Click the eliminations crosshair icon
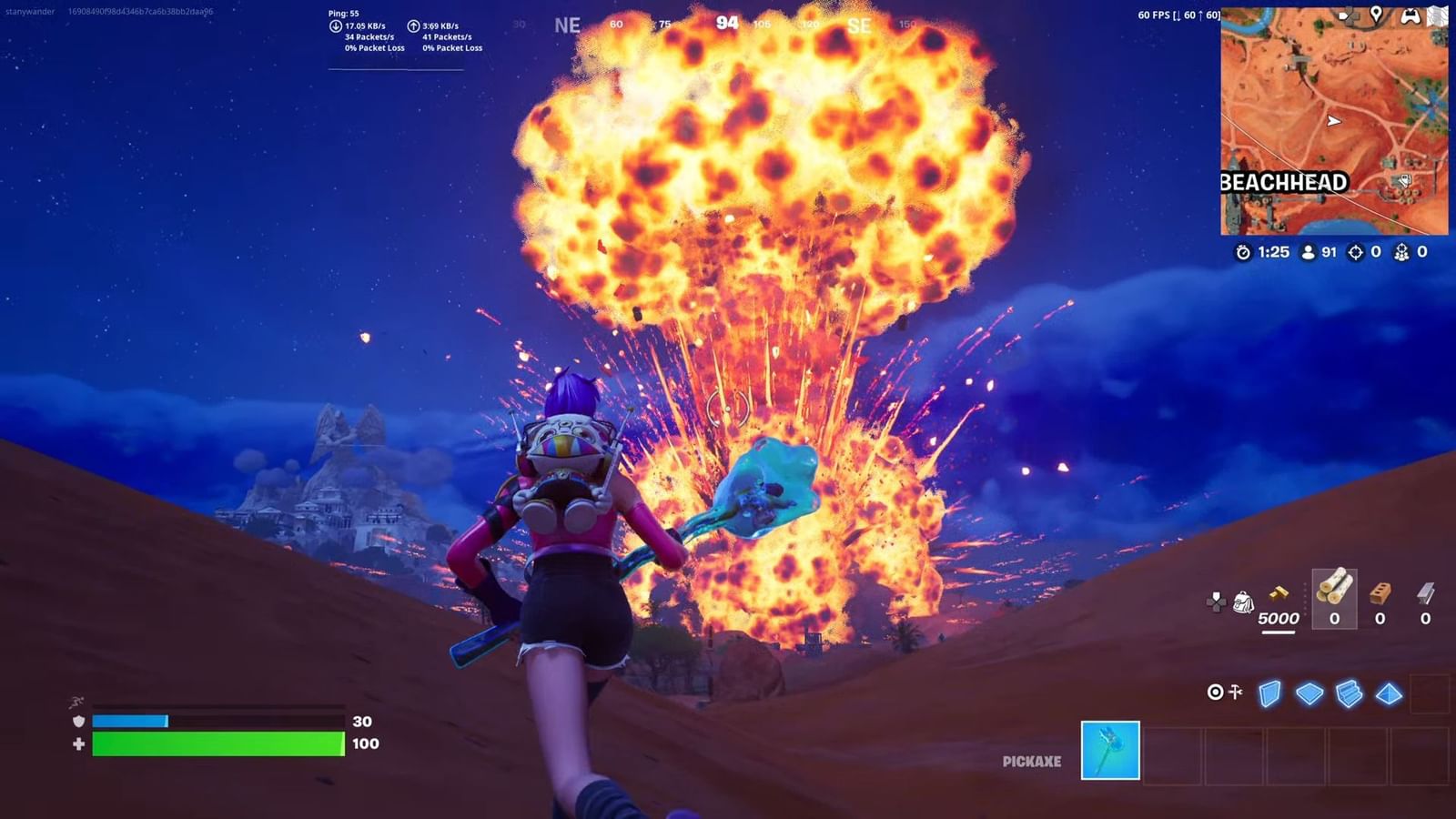 [x=1356, y=252]
